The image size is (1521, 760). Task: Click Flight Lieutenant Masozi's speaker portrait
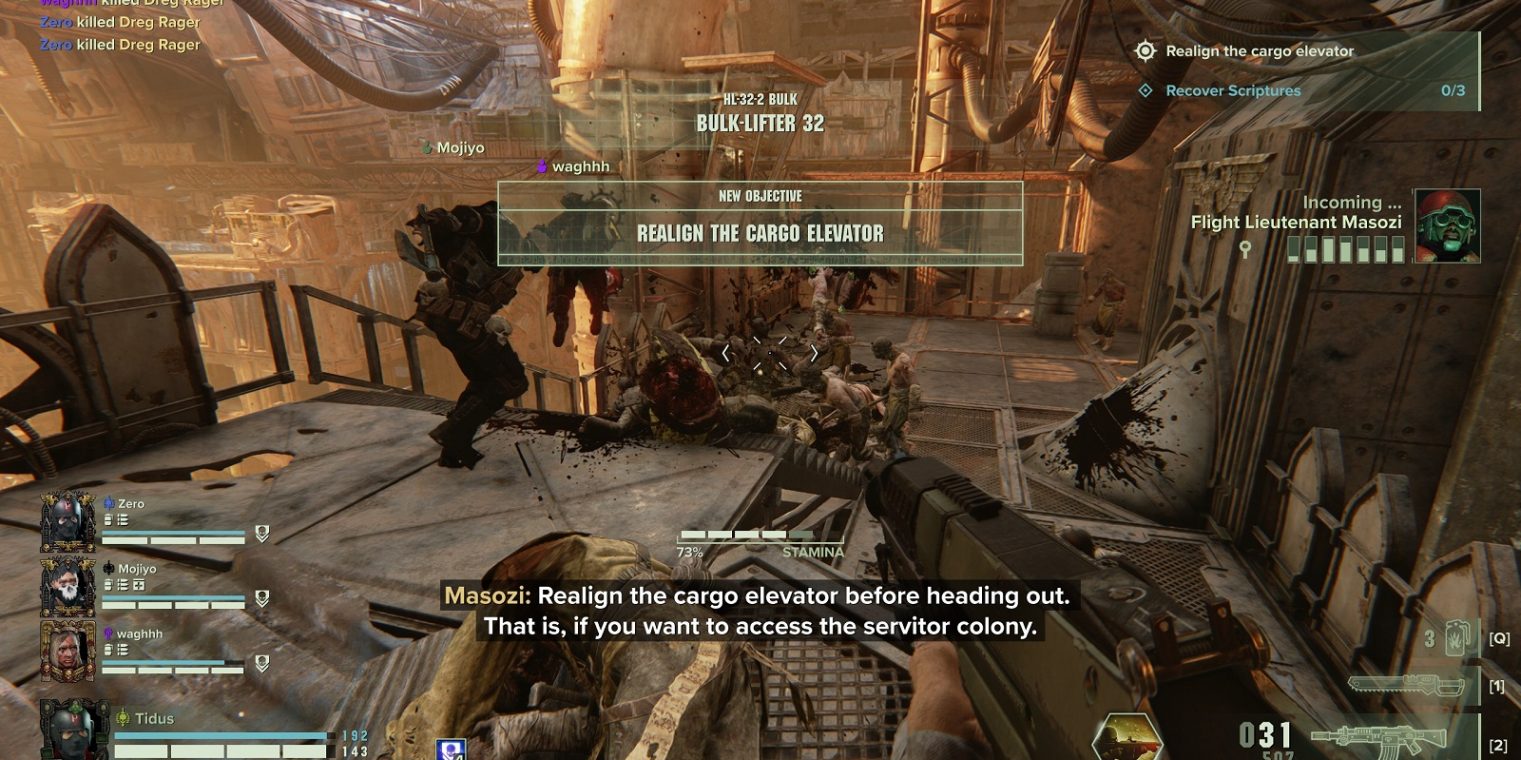pos(1447,226)
